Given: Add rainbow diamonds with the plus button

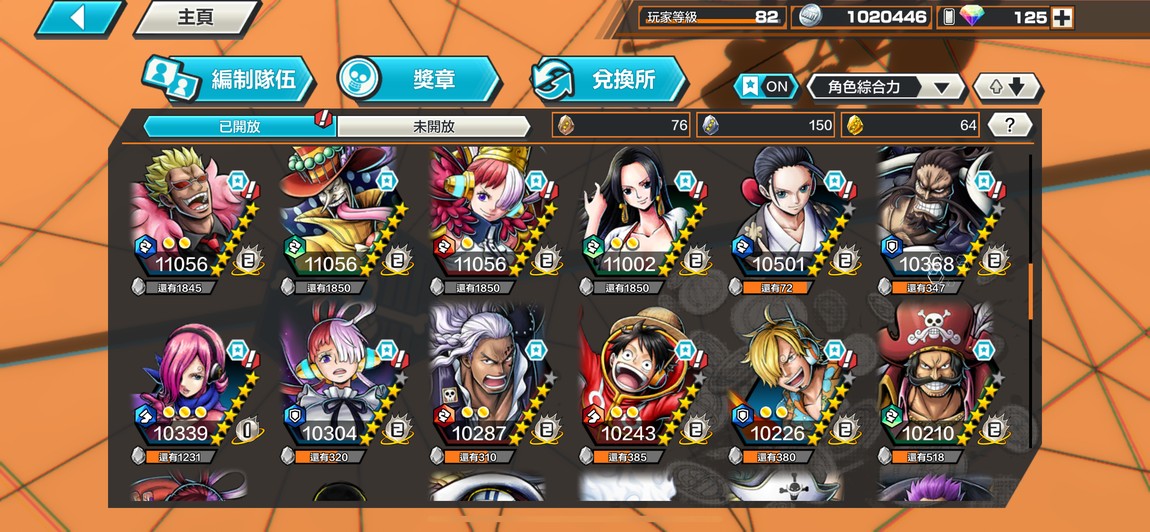Looking at the screenshot, I should [x=1062, y=17].
